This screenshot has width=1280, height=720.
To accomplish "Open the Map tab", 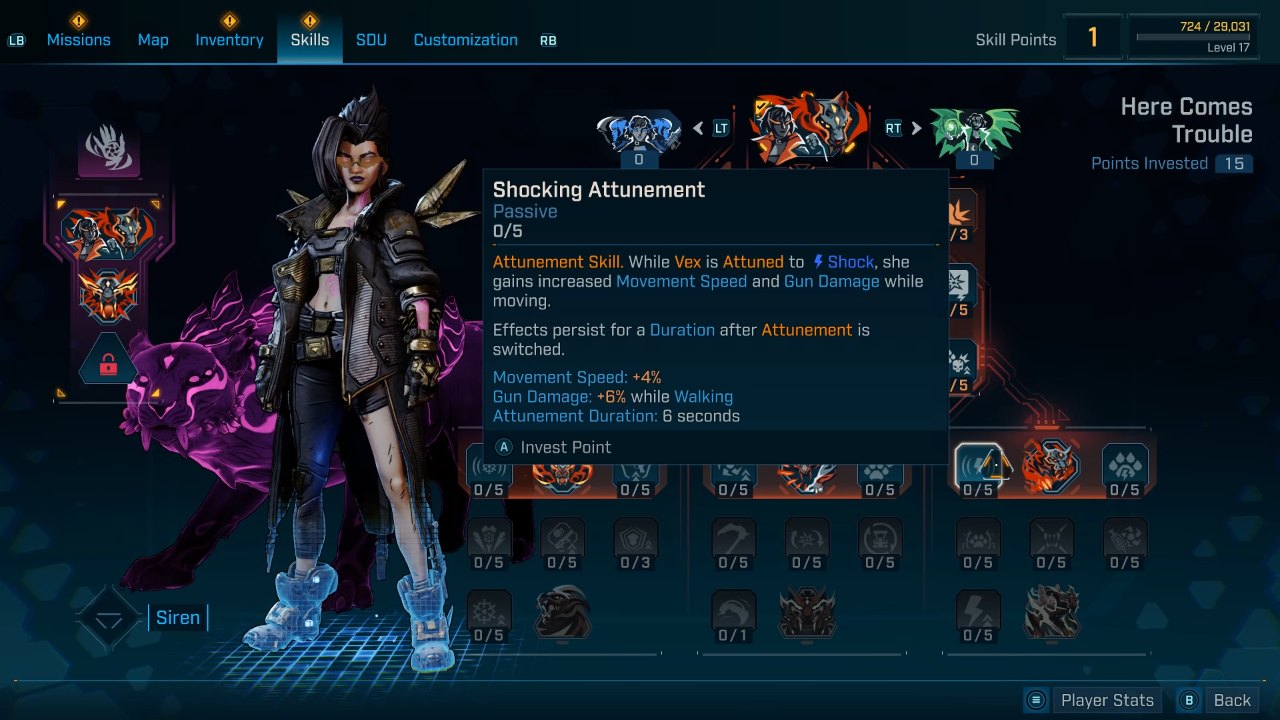I will pos(153,40).
